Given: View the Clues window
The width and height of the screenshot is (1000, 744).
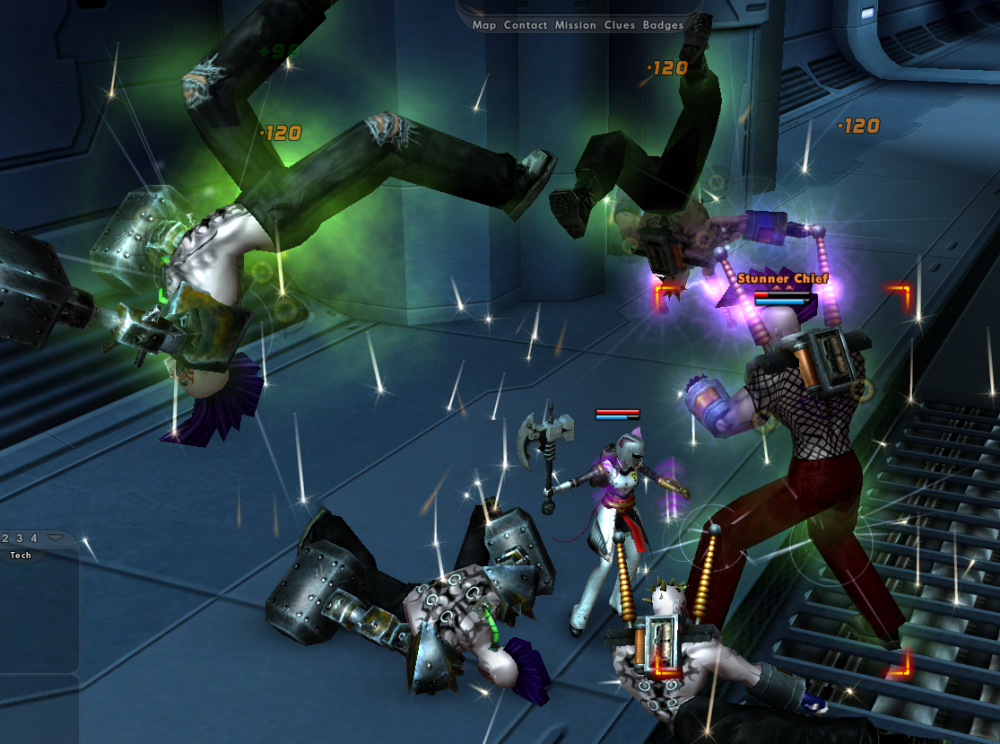Looking at the screenshot, I should point(619,25).
